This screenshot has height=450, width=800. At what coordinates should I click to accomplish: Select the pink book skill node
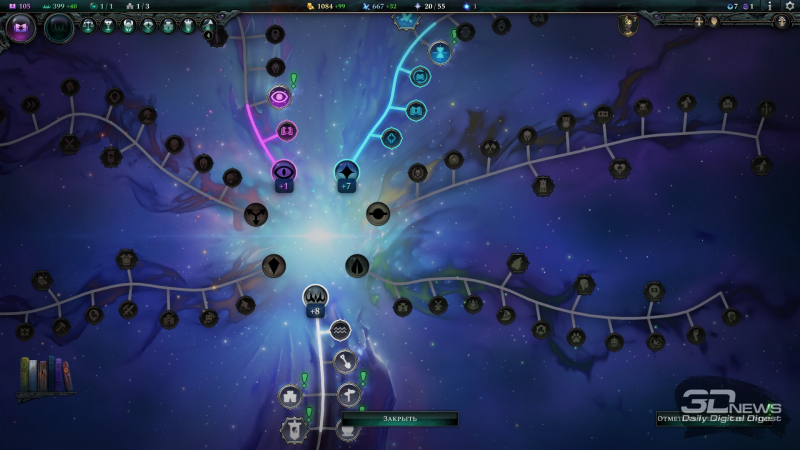click(287, 130)
